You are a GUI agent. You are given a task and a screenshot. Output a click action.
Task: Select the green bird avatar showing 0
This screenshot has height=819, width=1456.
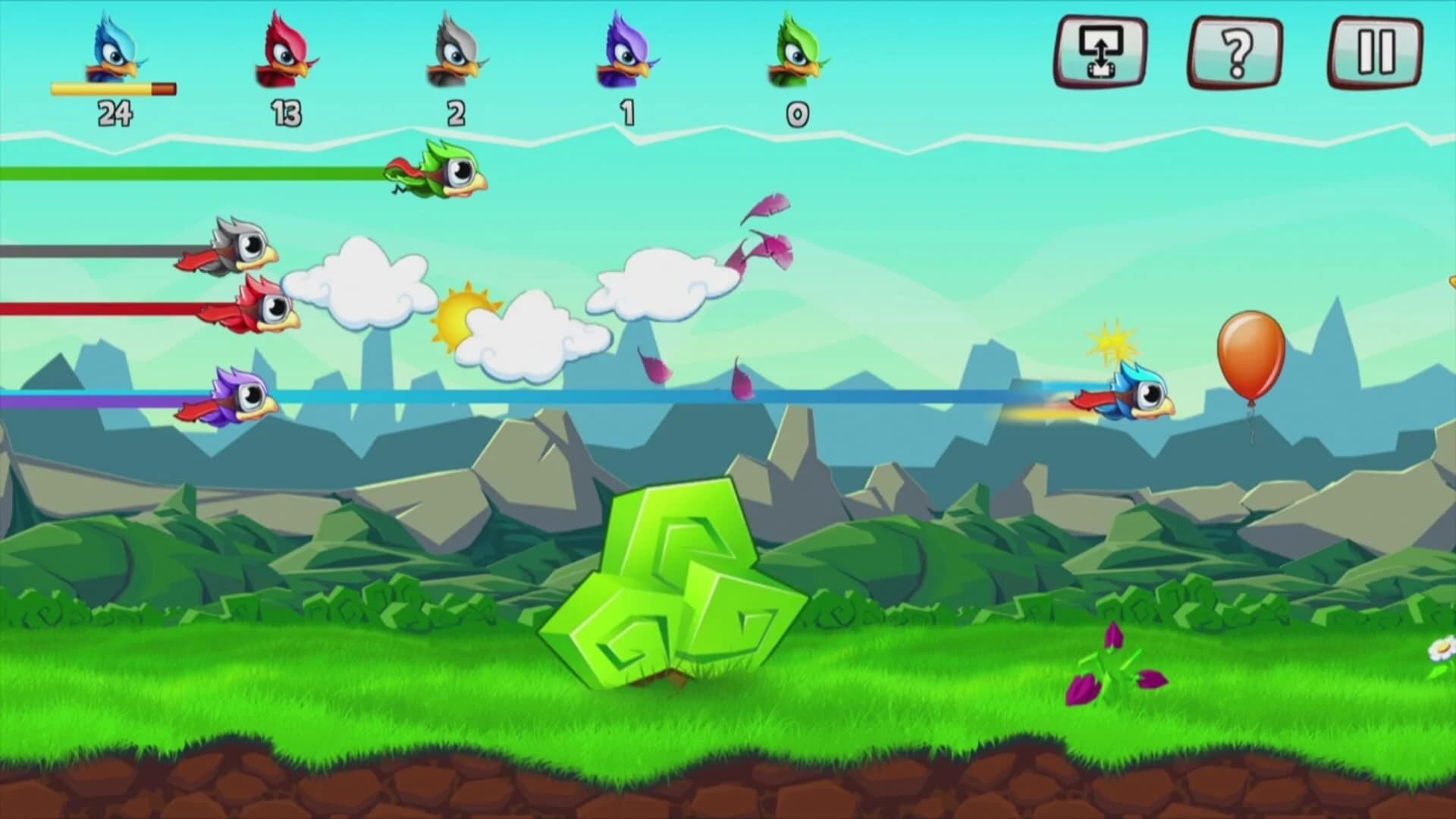point(793,53)
